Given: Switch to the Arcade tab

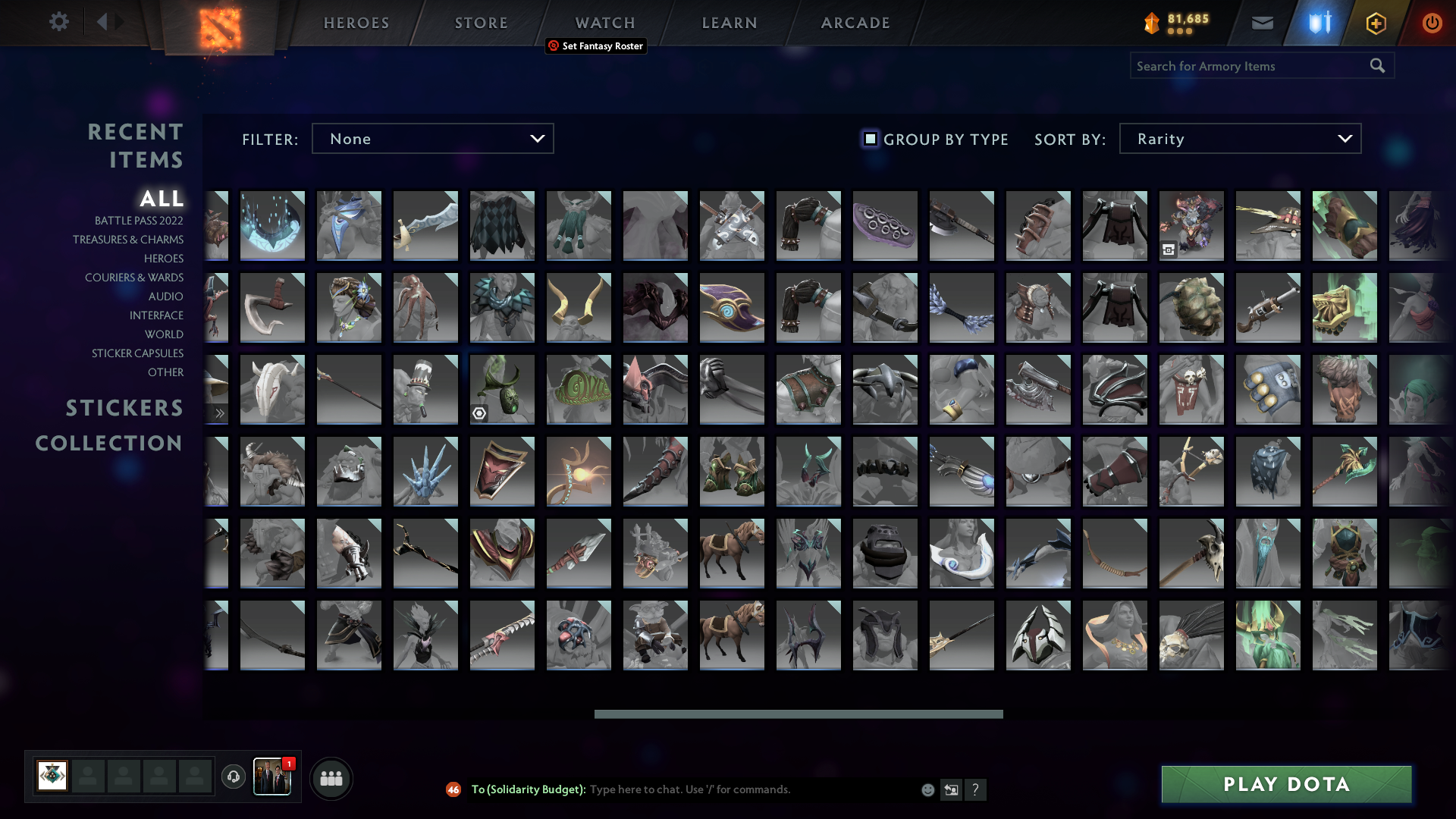Looking at the screenshot, I should [855, 23].
